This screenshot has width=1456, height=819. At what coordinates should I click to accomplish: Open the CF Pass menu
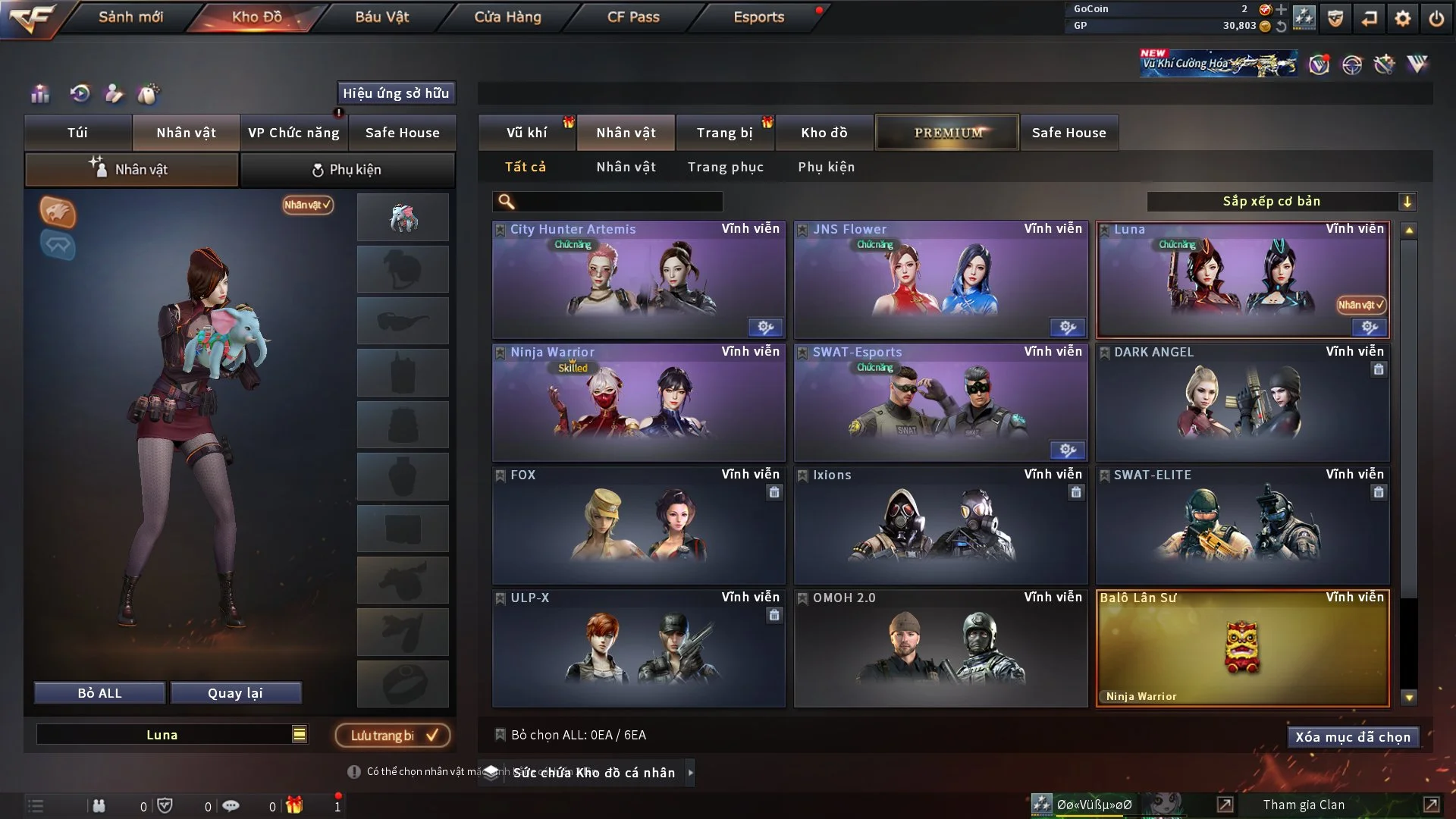click(x=633, y=17)
